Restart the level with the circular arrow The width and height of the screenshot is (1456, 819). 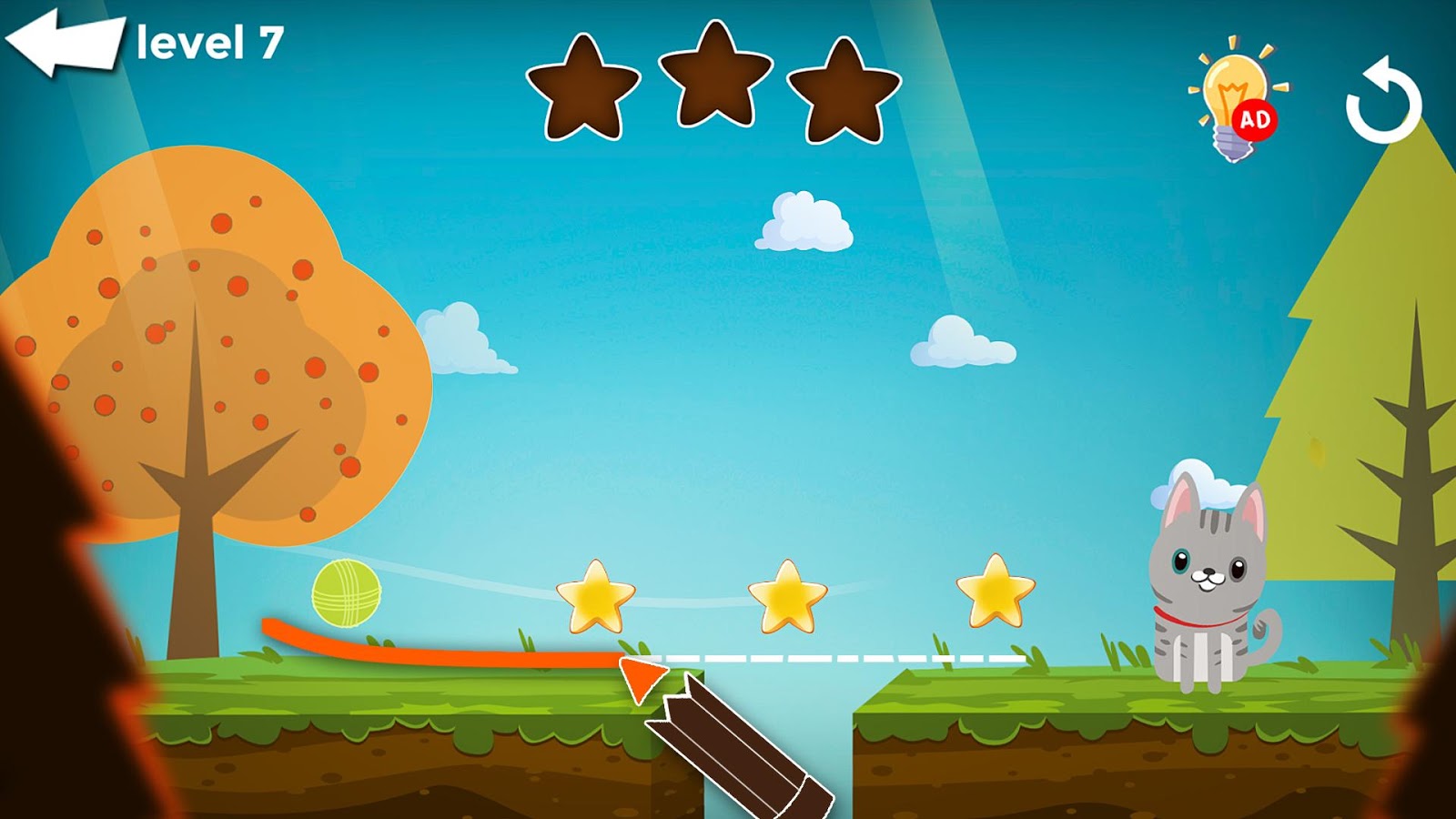1382,101
